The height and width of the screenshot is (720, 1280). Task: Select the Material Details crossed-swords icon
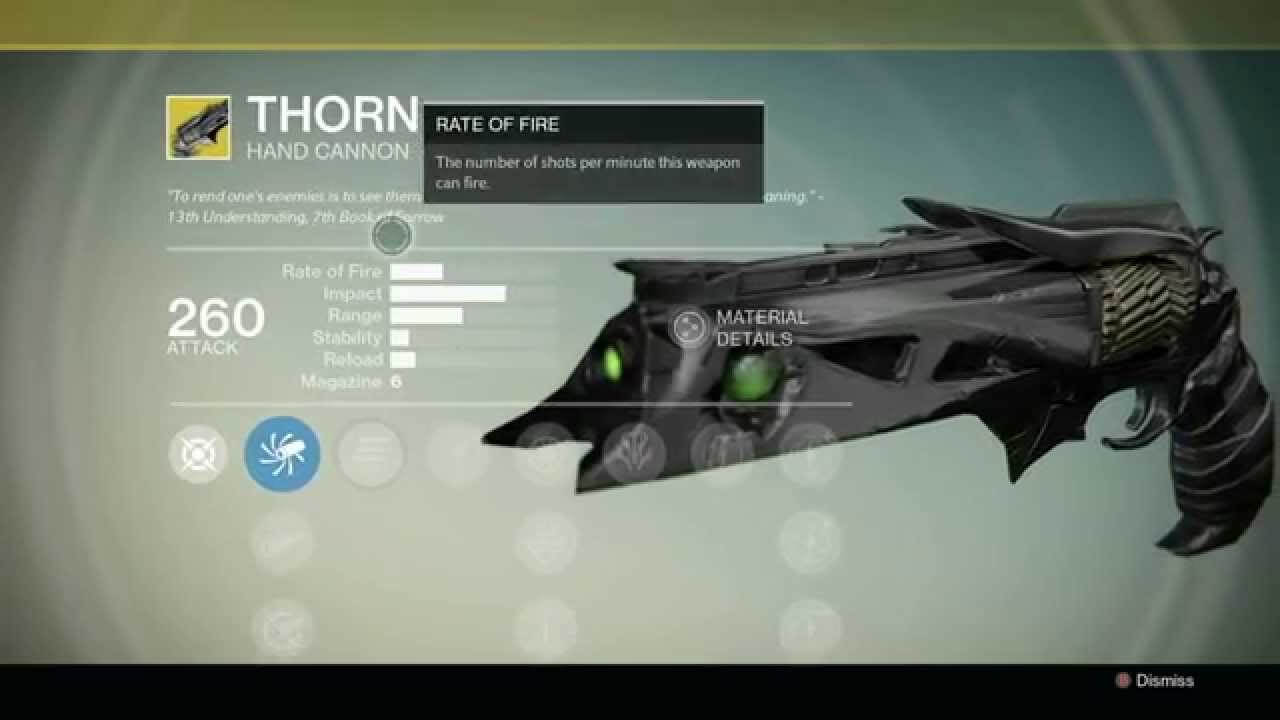pyautogui.click(x=689, y=325)
